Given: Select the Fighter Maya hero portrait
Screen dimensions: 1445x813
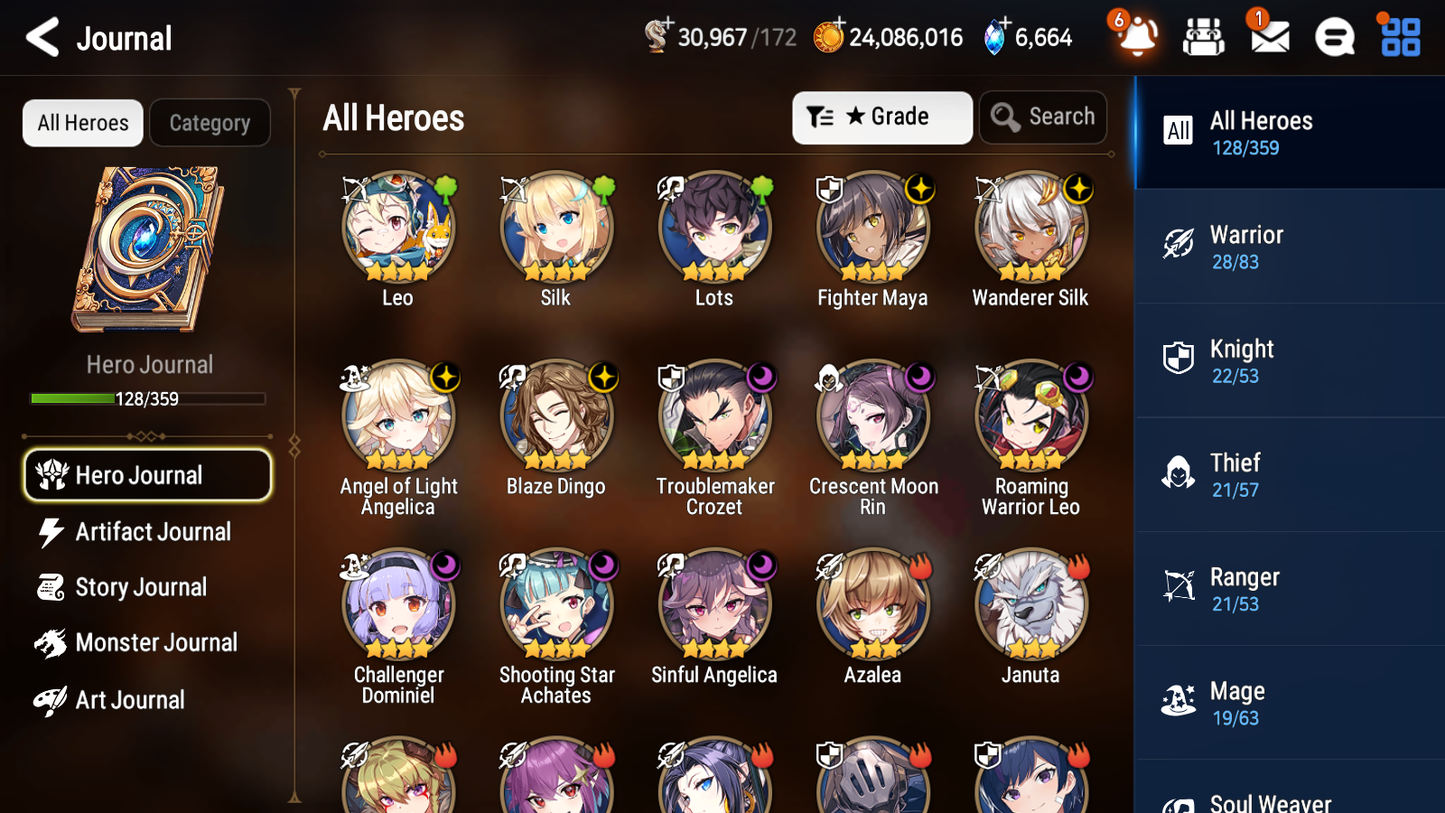Looking at the screenshot, I should (872, 228).
